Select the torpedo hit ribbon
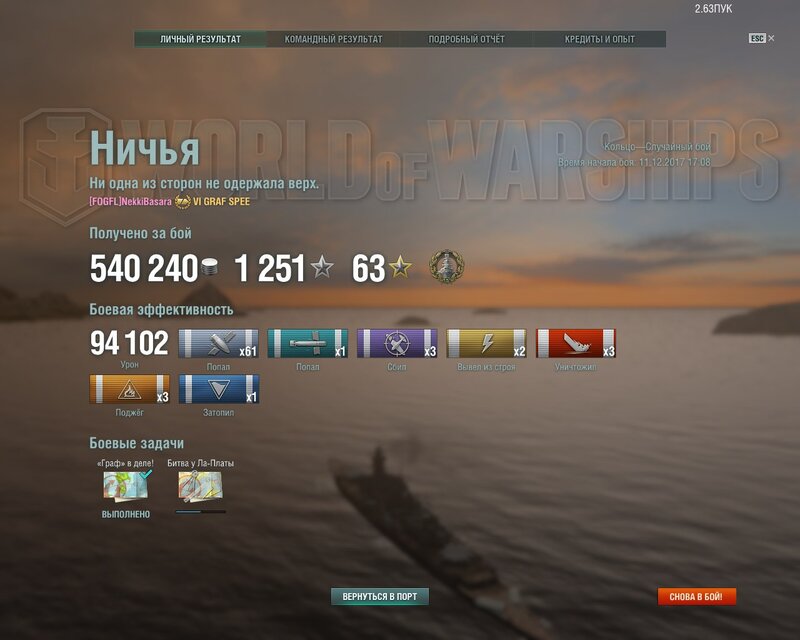Viewport: 800px width, 640px height. click(308, 343)
